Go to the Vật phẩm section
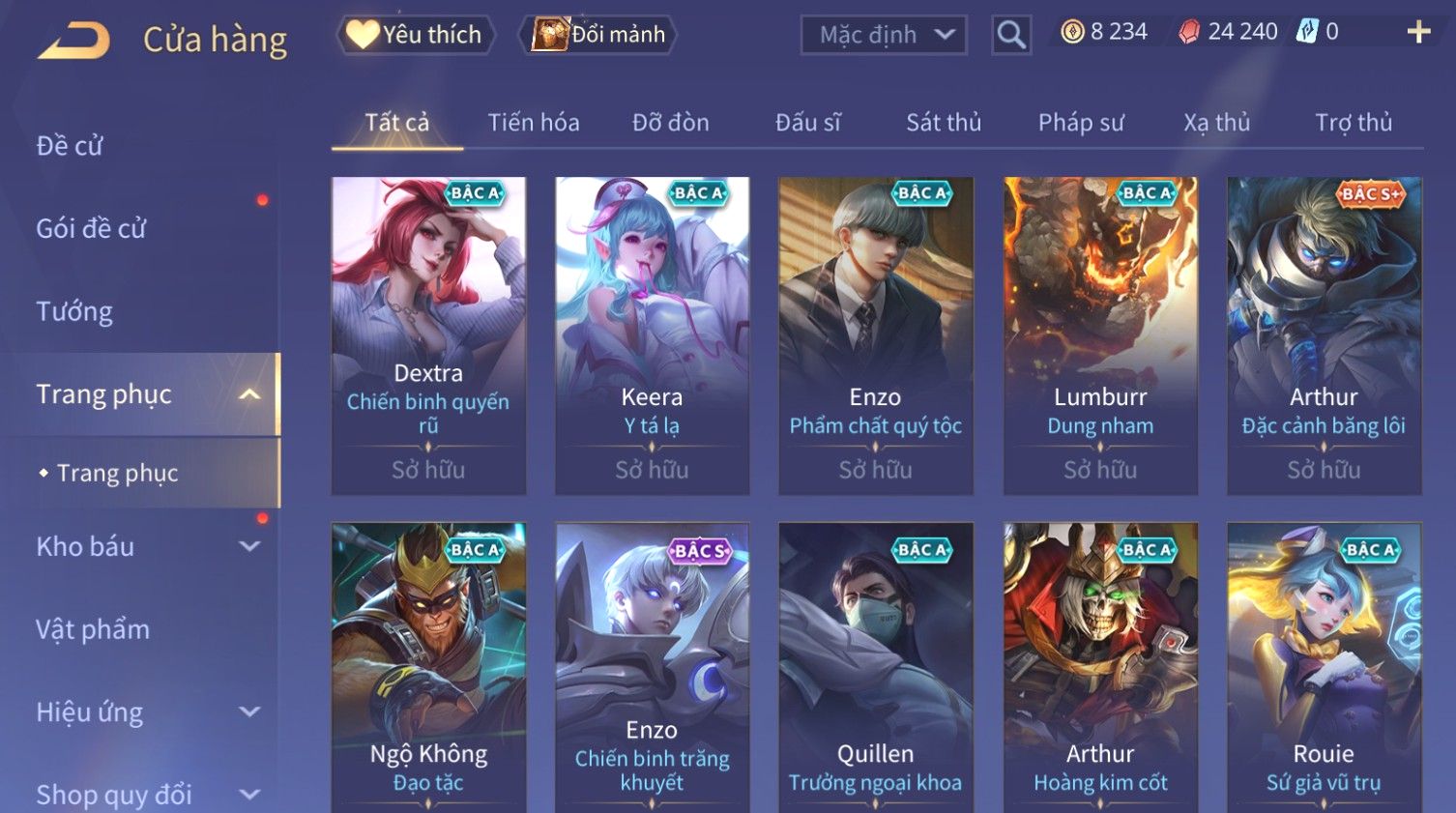Screen dimensions: 1456x813 pyautogui.click(x=93, y=629)
